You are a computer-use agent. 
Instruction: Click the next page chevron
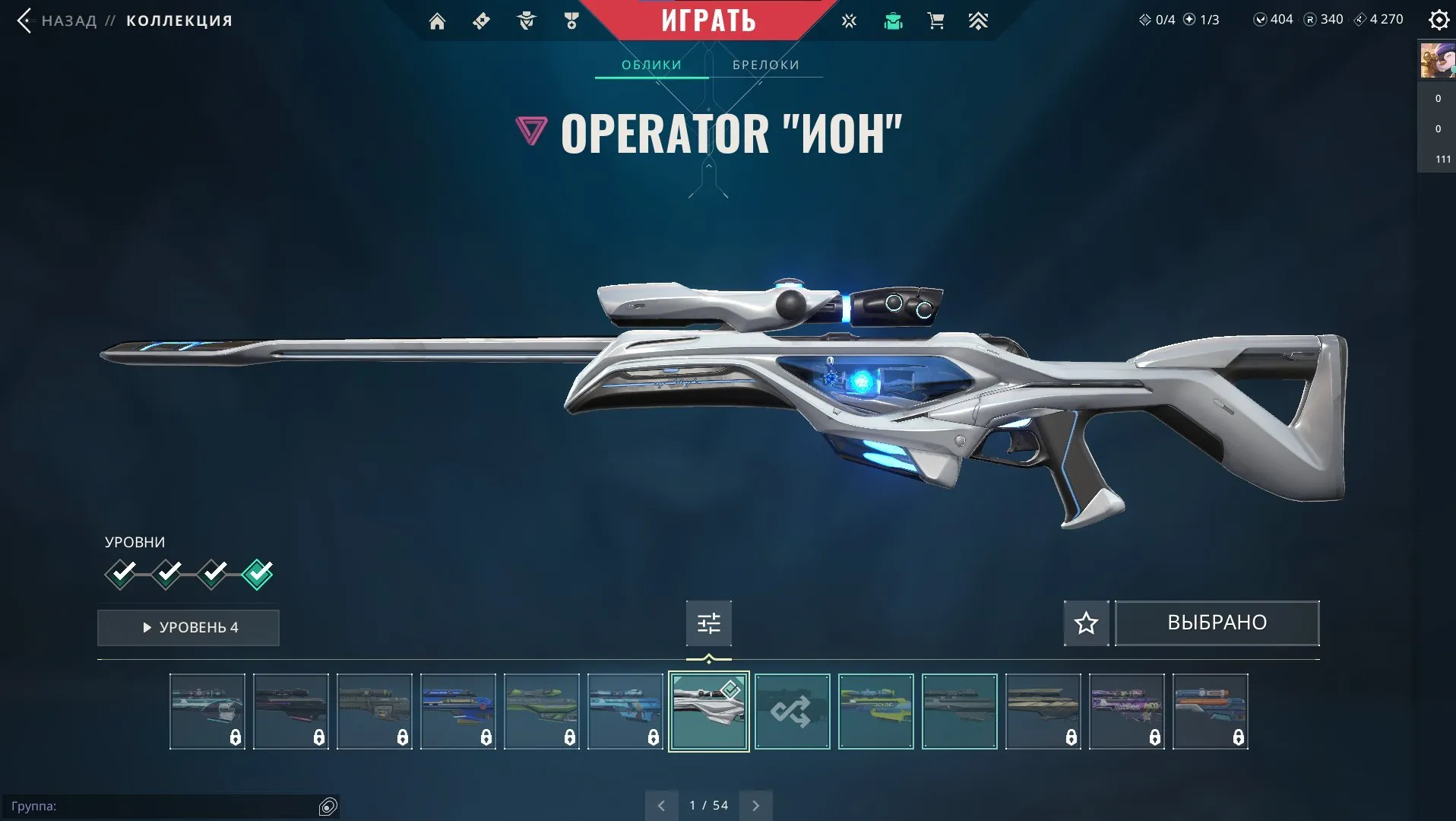(755, 804)
